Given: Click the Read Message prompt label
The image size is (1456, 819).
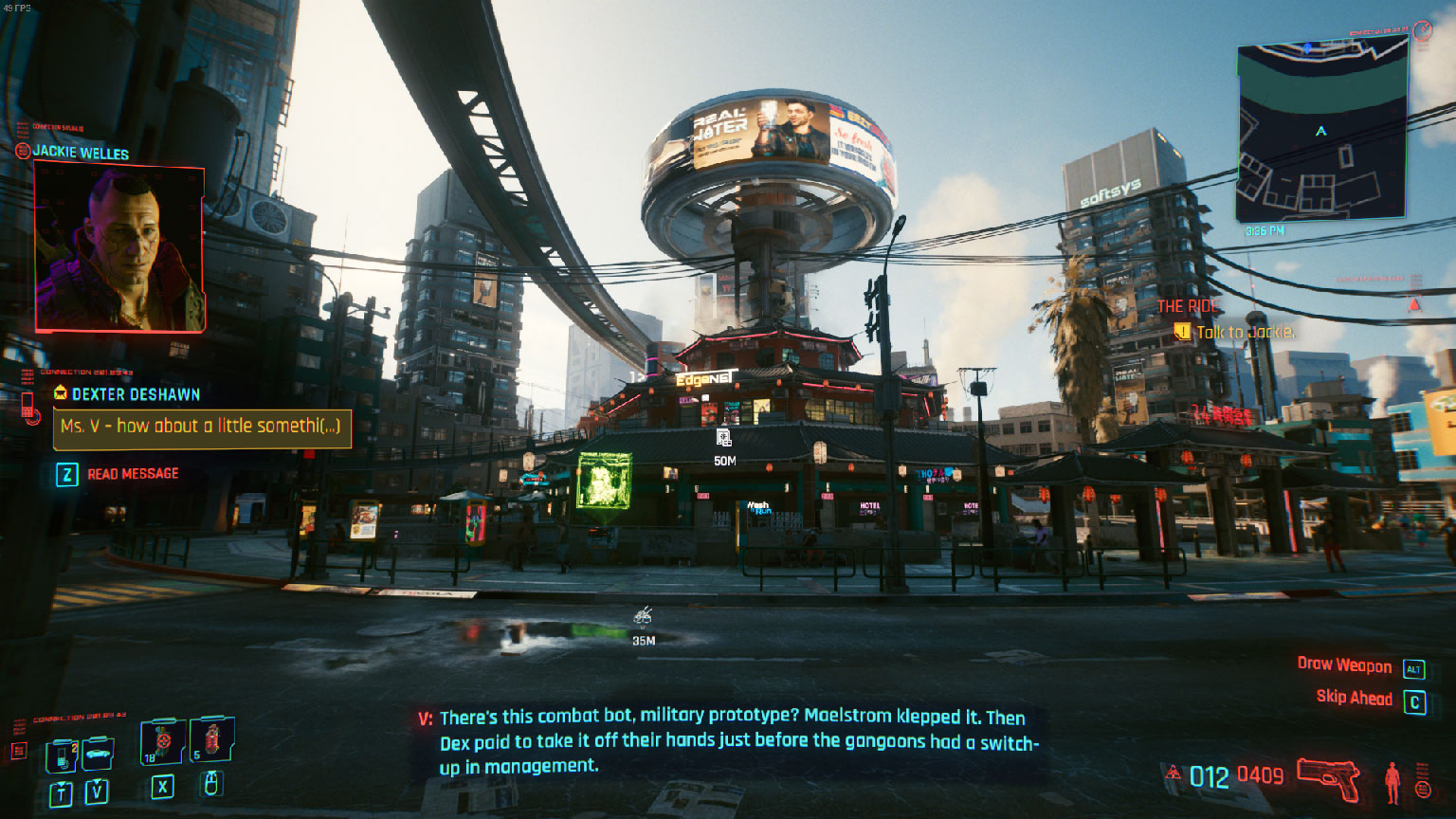Looking at the screenshot, I should [133, 474].
